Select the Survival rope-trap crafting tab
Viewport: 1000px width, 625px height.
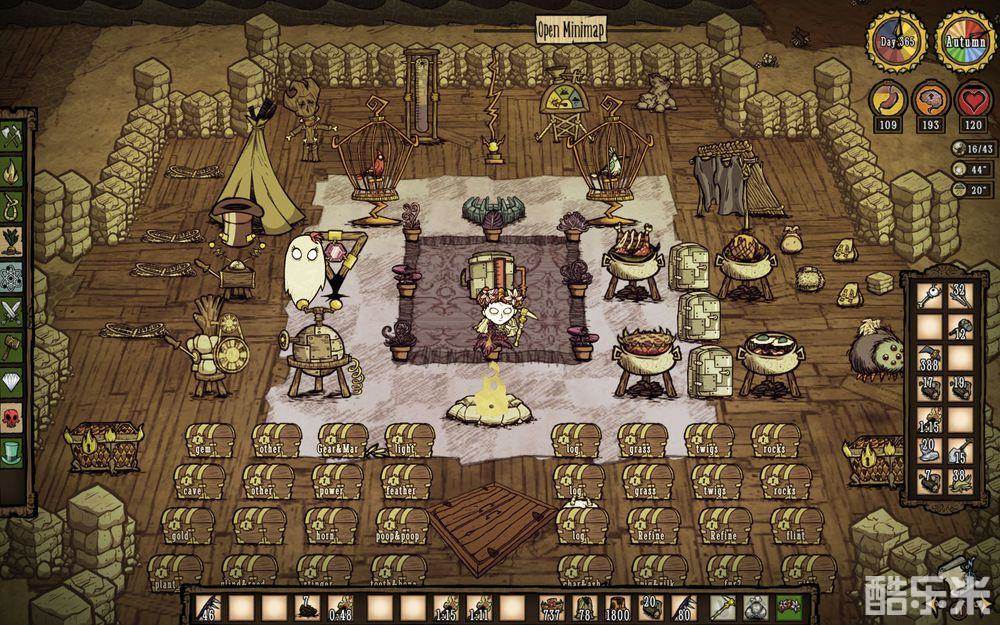[13, 205]
